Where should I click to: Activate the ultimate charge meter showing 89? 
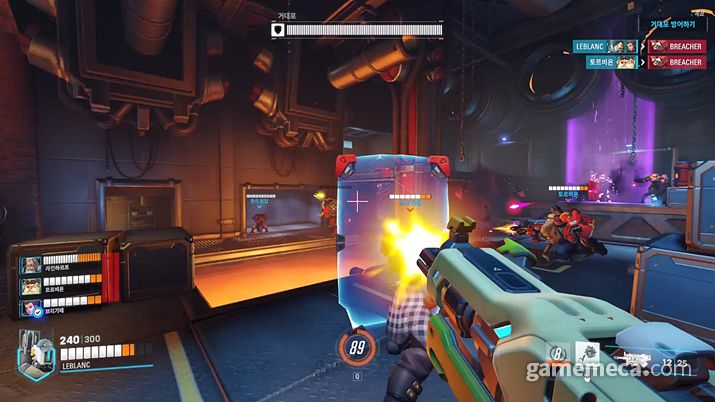[357, 347]
